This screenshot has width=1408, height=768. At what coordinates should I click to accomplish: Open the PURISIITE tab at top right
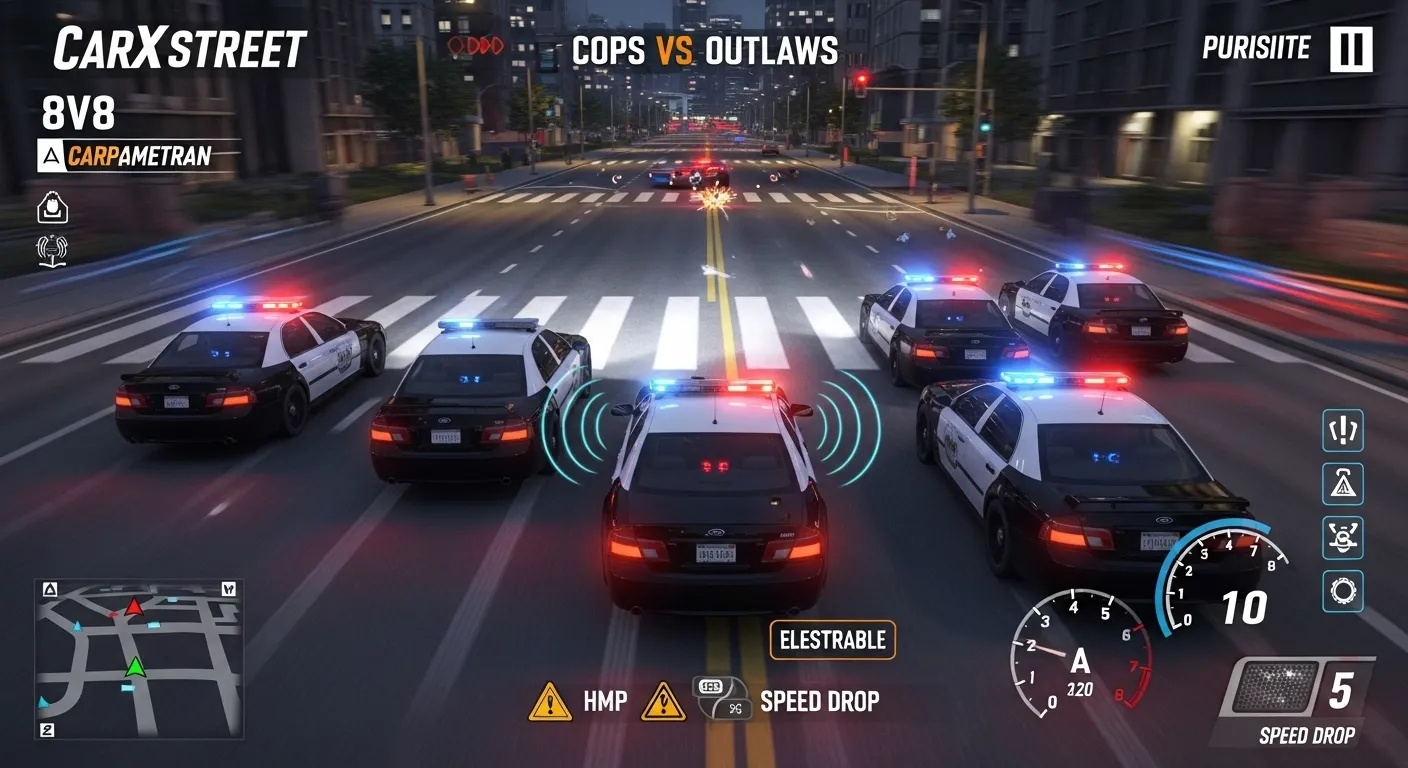1256,47
